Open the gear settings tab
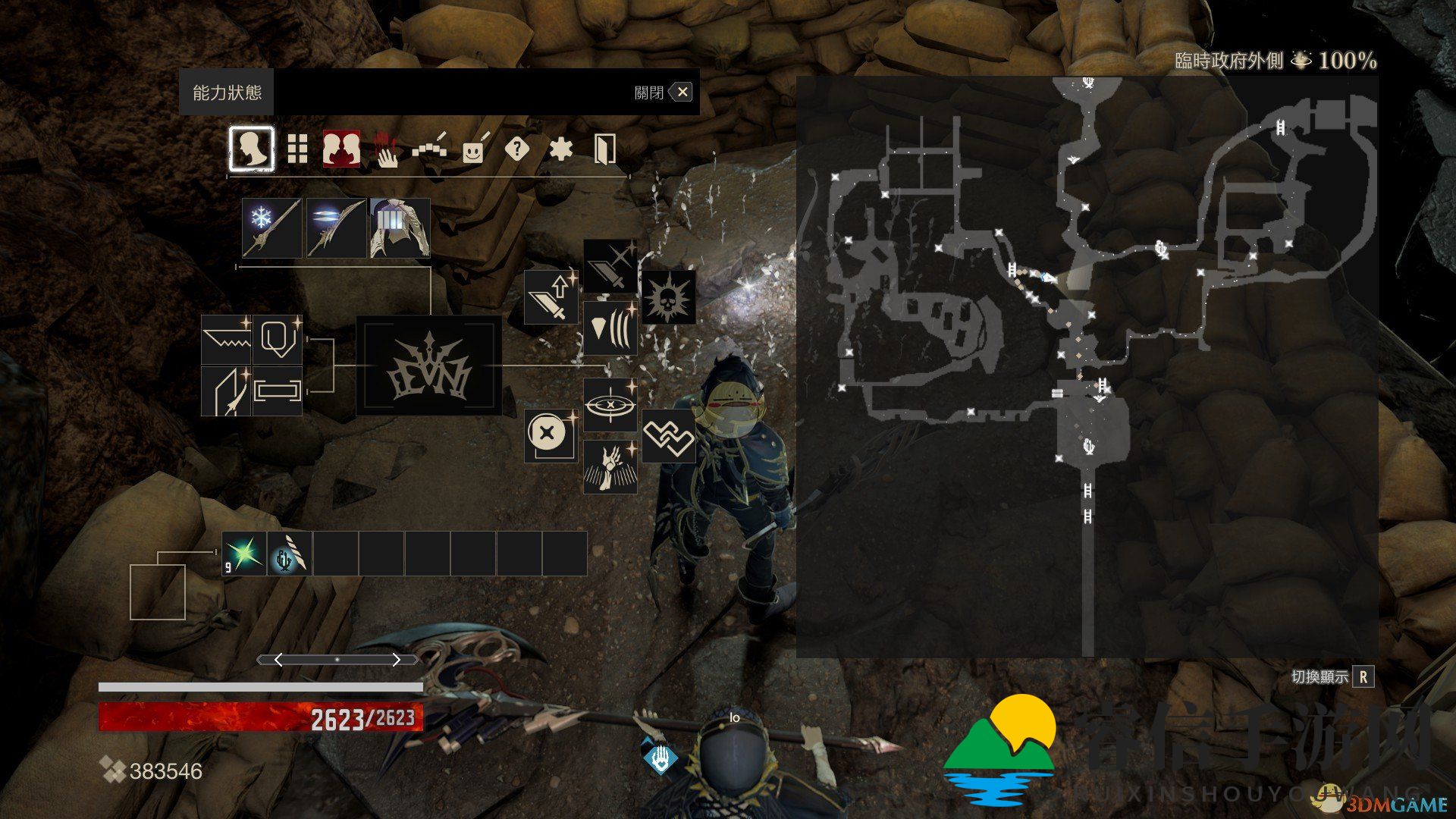The image size is (1456, 819). point(560,149)
